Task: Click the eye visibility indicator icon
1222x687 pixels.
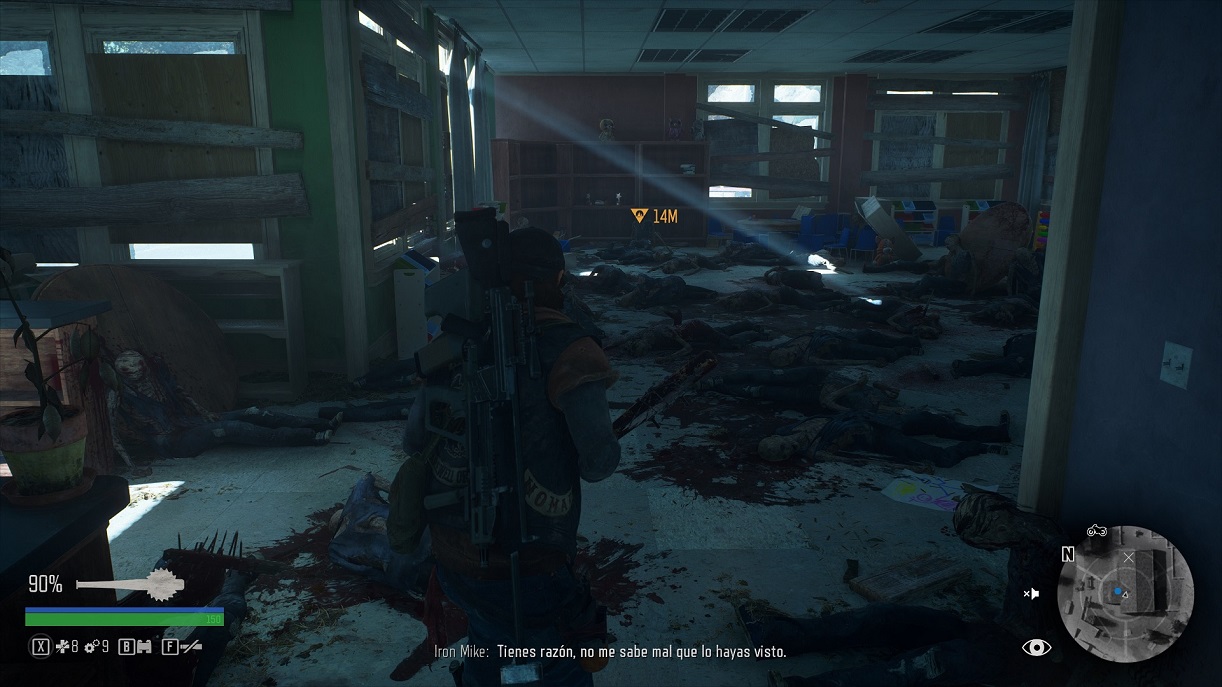Action: (x=1036, y=648)
